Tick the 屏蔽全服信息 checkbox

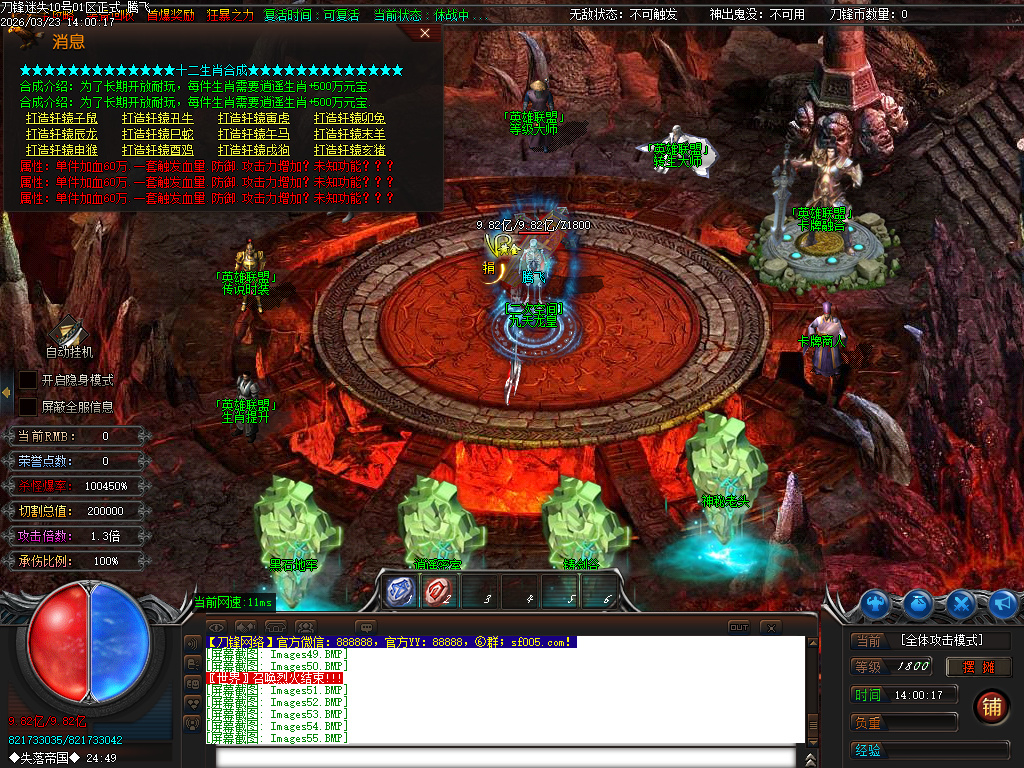[x=28, y=407]
